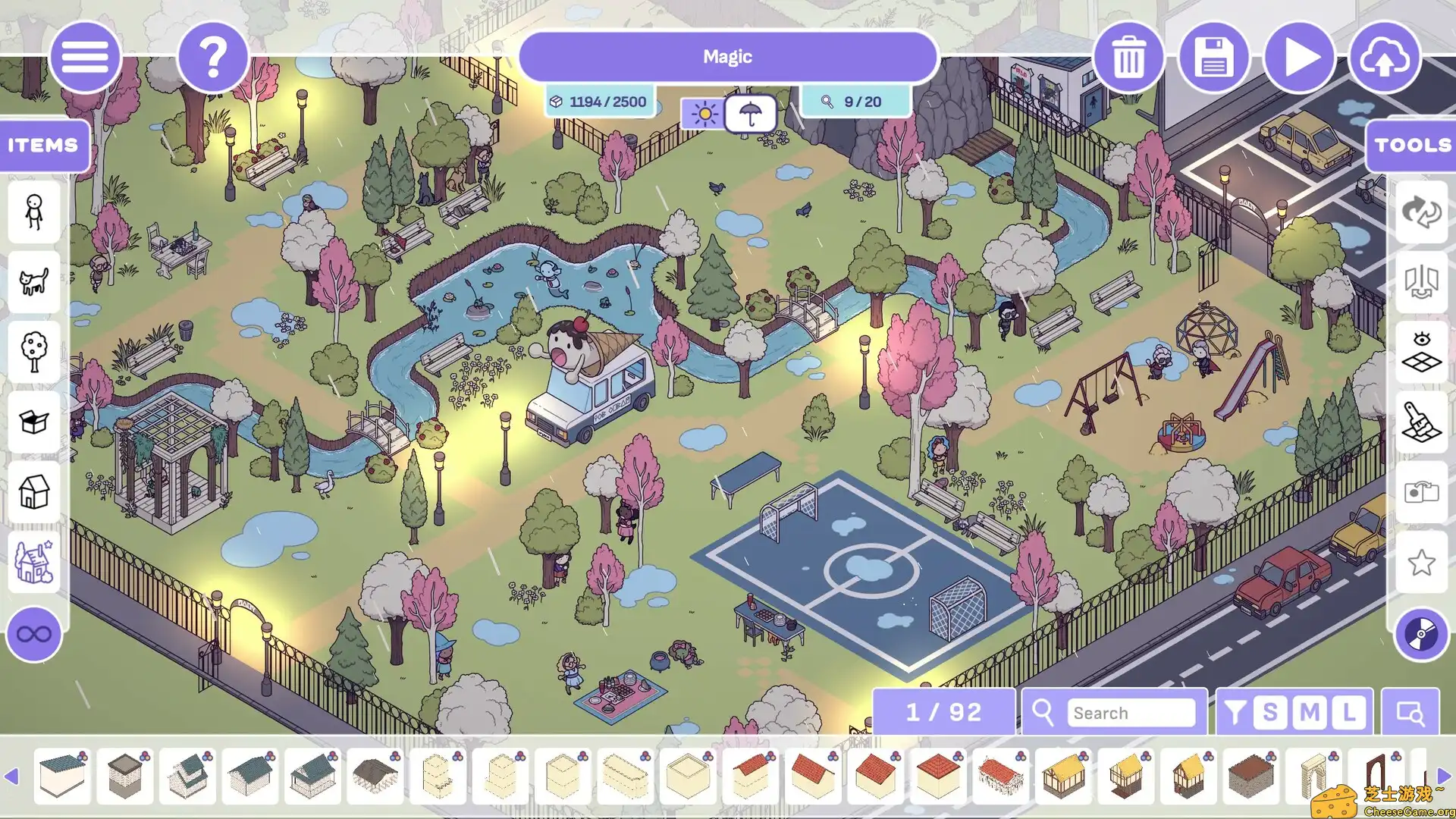The width and height of the screenshot is (1456, 819).
Task: Click the music disc button
Action: pos(1421,635)
